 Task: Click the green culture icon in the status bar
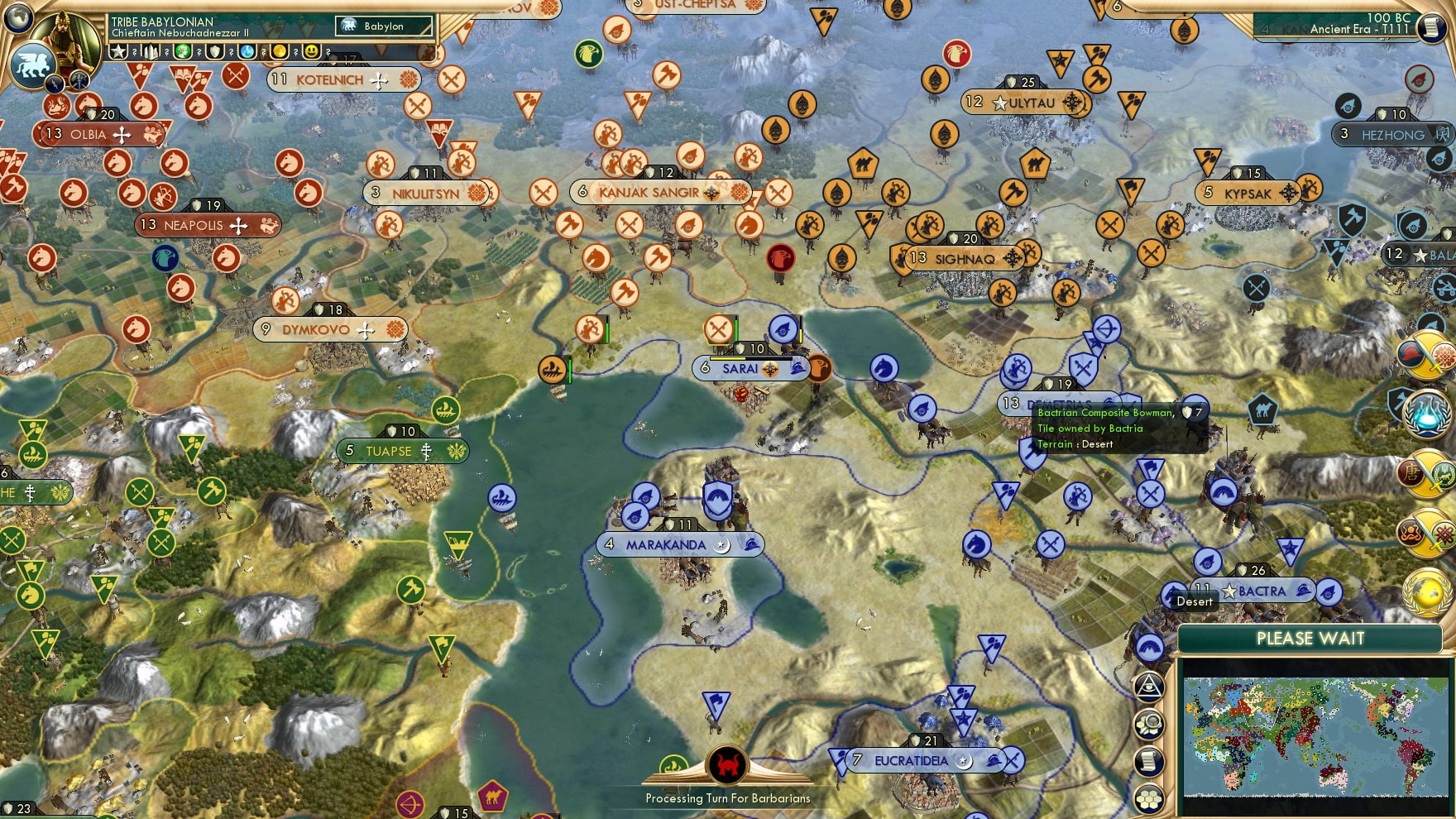(184, 51)
